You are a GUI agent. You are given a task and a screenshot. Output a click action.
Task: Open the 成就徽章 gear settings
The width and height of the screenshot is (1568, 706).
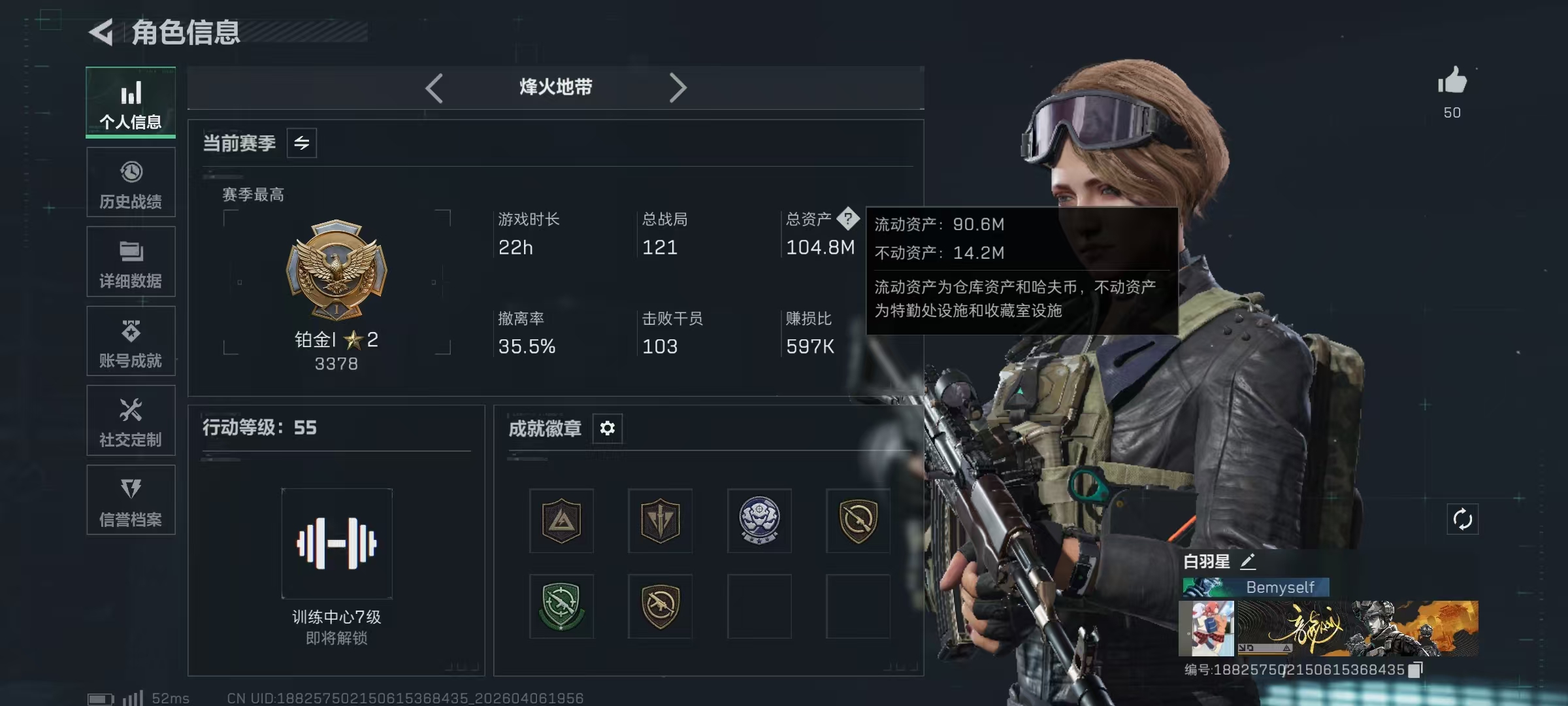608,428
